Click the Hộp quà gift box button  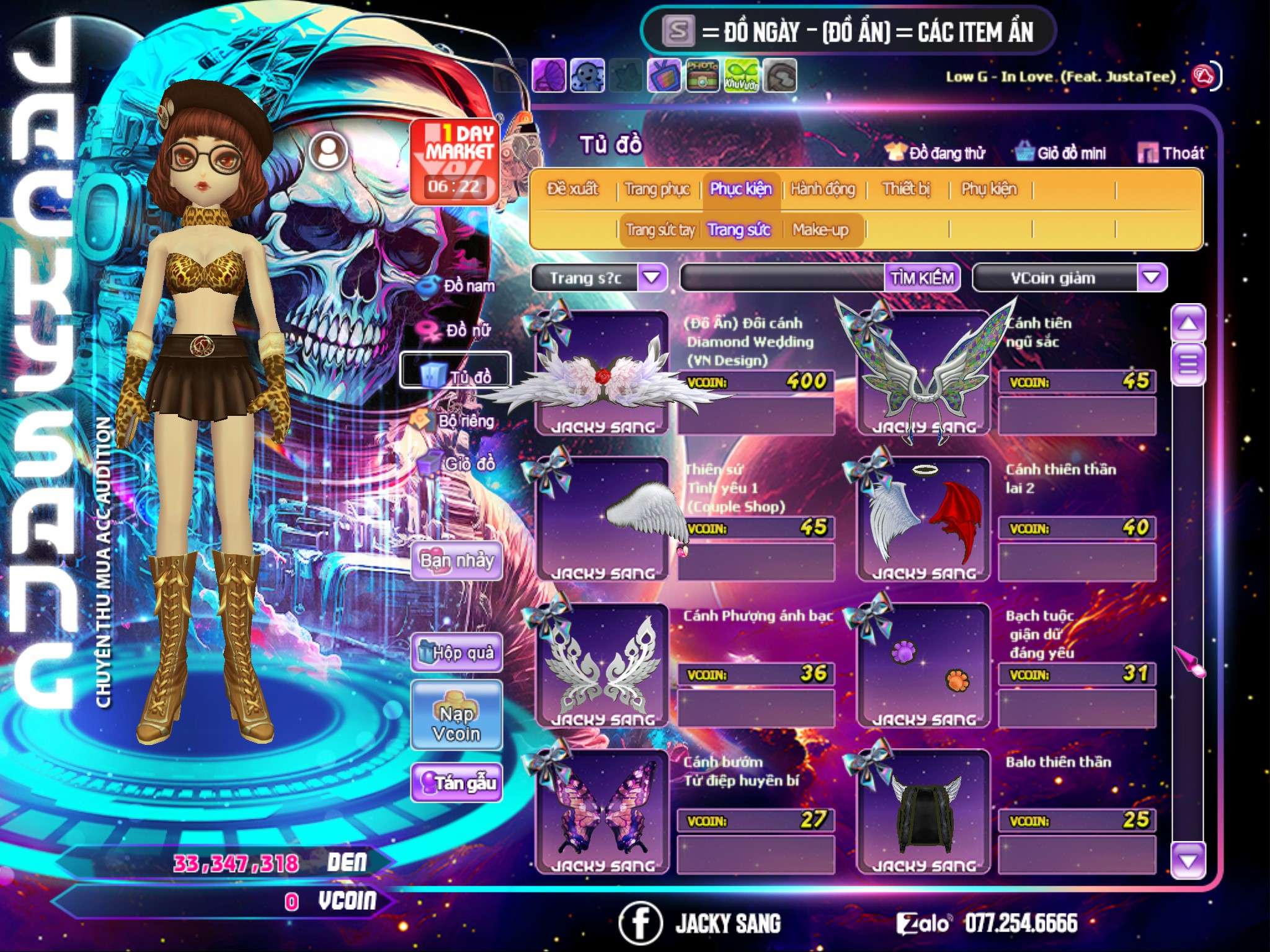(456, 653)
